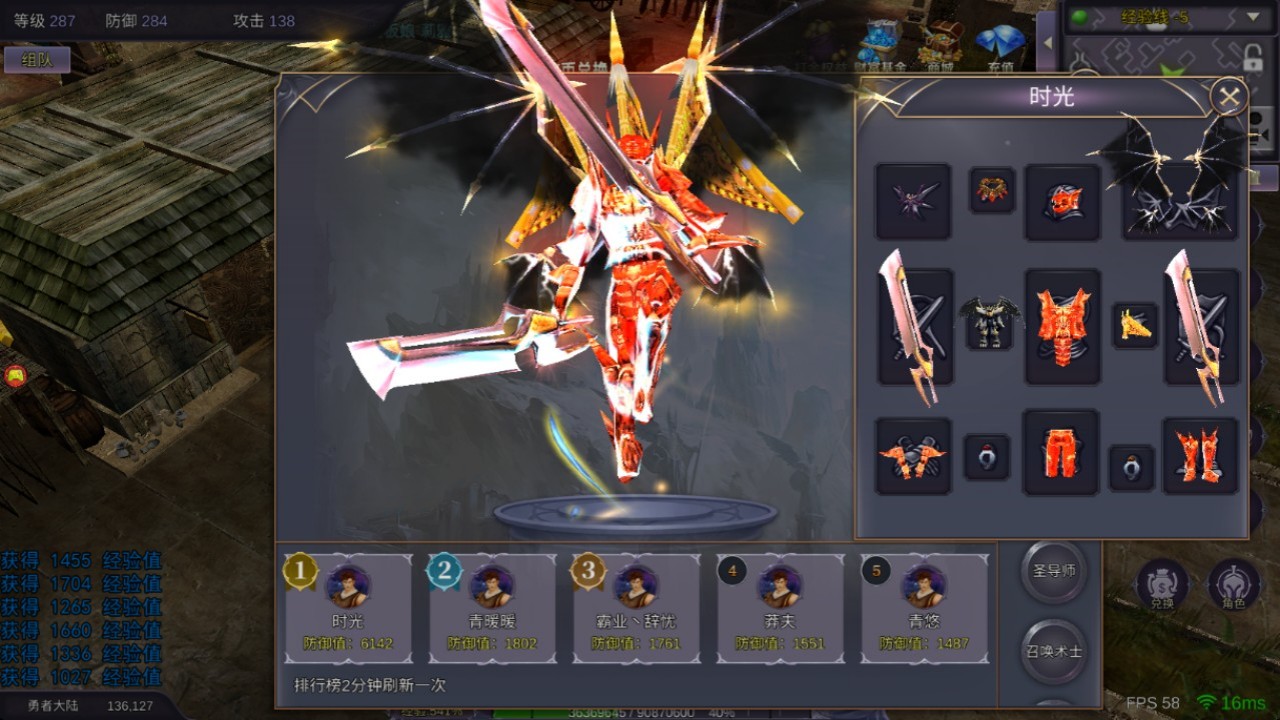Image resolution: width=1280 pixels, height=720 pixels.
Task: Switch to the 圣导师 class ranking
Action: click(x=1054, y=572)
